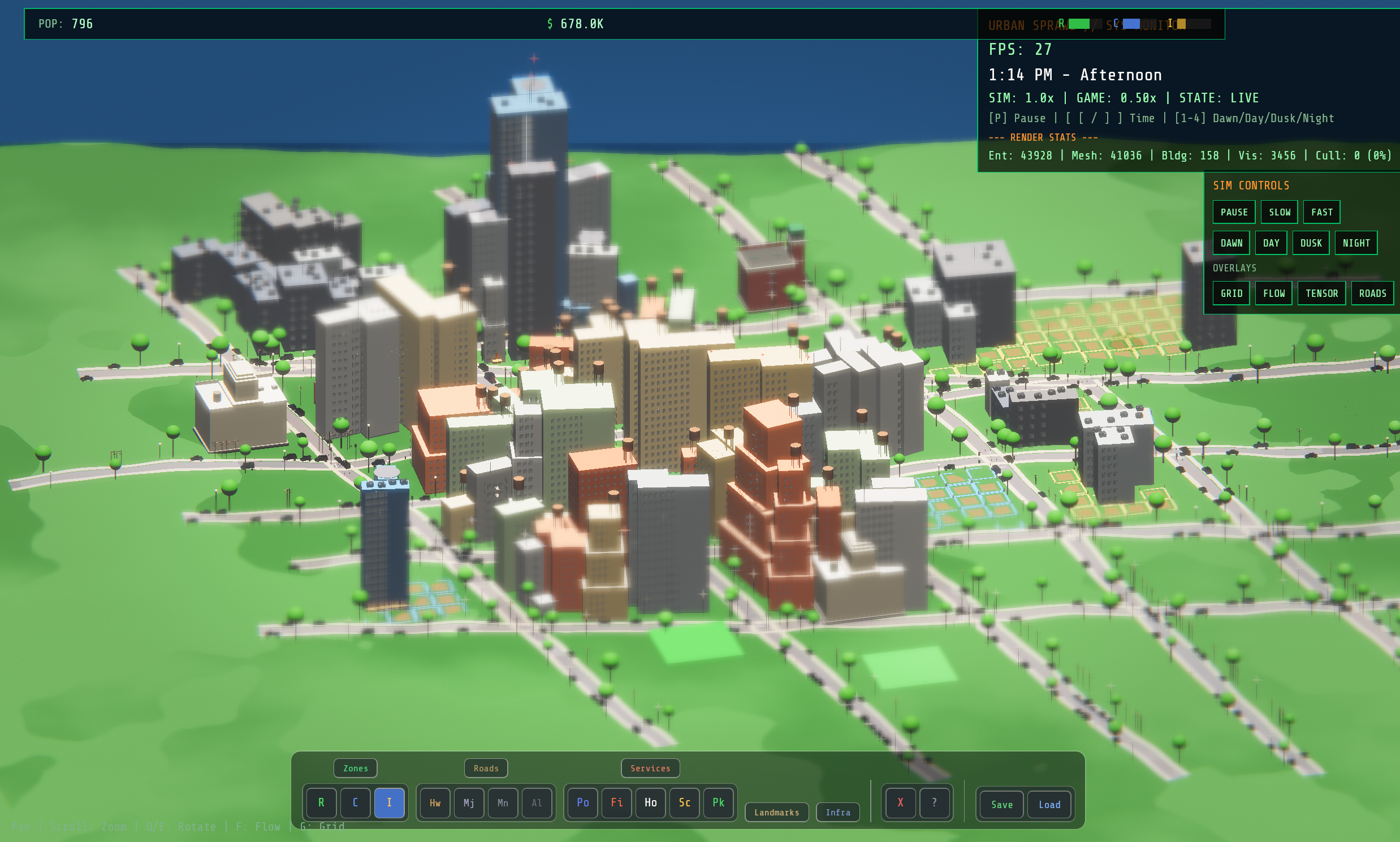
Task: Toggle the GRID overlay
Action: 1232,293
